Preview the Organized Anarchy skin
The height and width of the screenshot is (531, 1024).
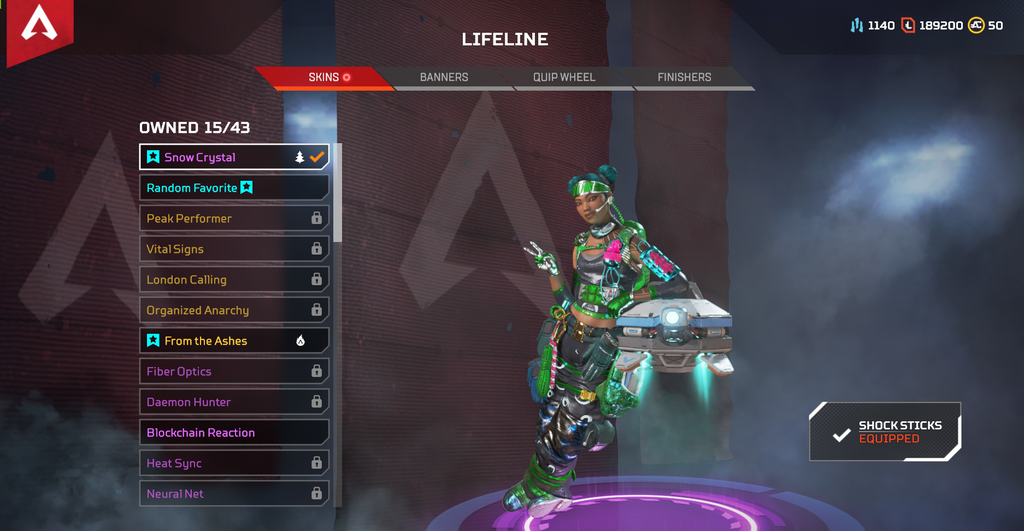tap(234, 310)
